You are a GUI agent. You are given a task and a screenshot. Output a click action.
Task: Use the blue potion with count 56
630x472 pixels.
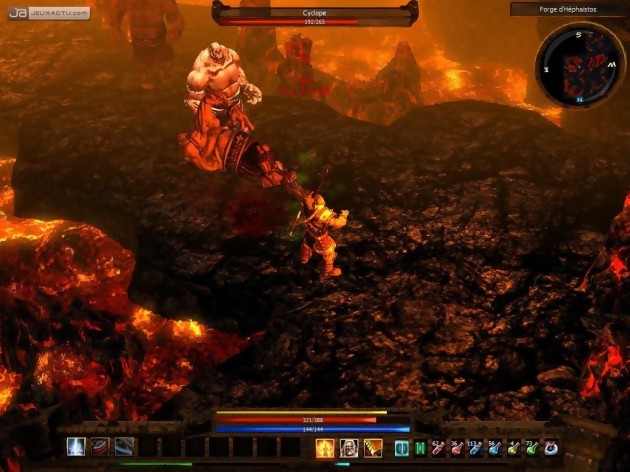tap(495, 449)
